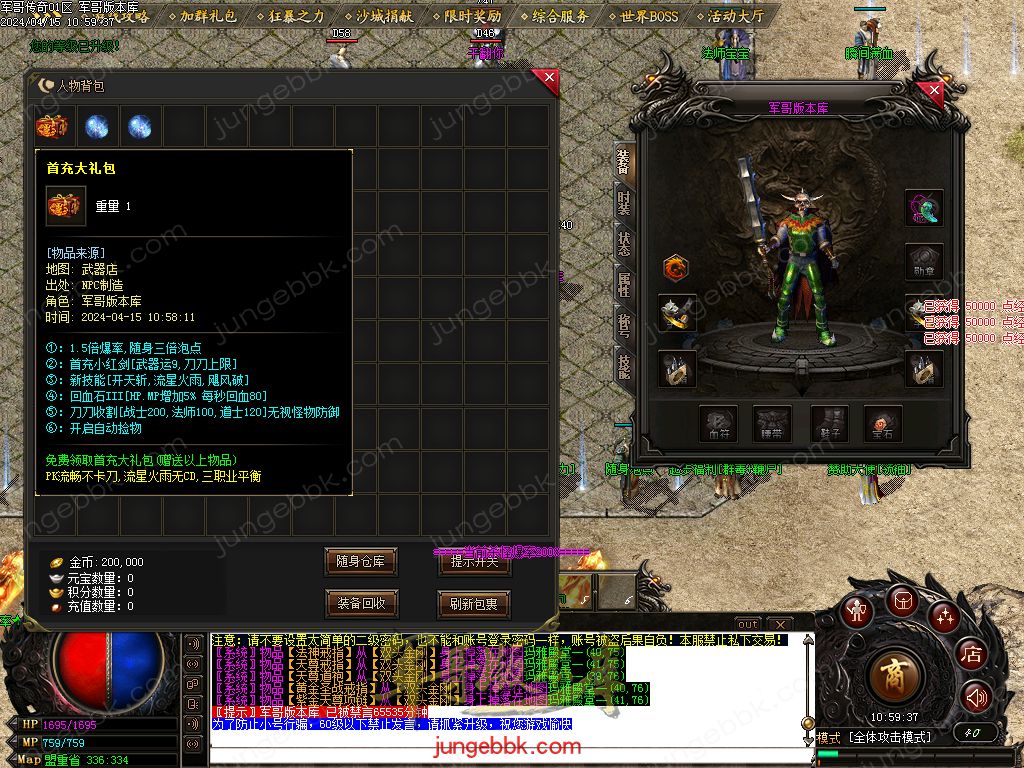
Task: Select the 首充大礼包 gift box item
Action: click(53, 127)
